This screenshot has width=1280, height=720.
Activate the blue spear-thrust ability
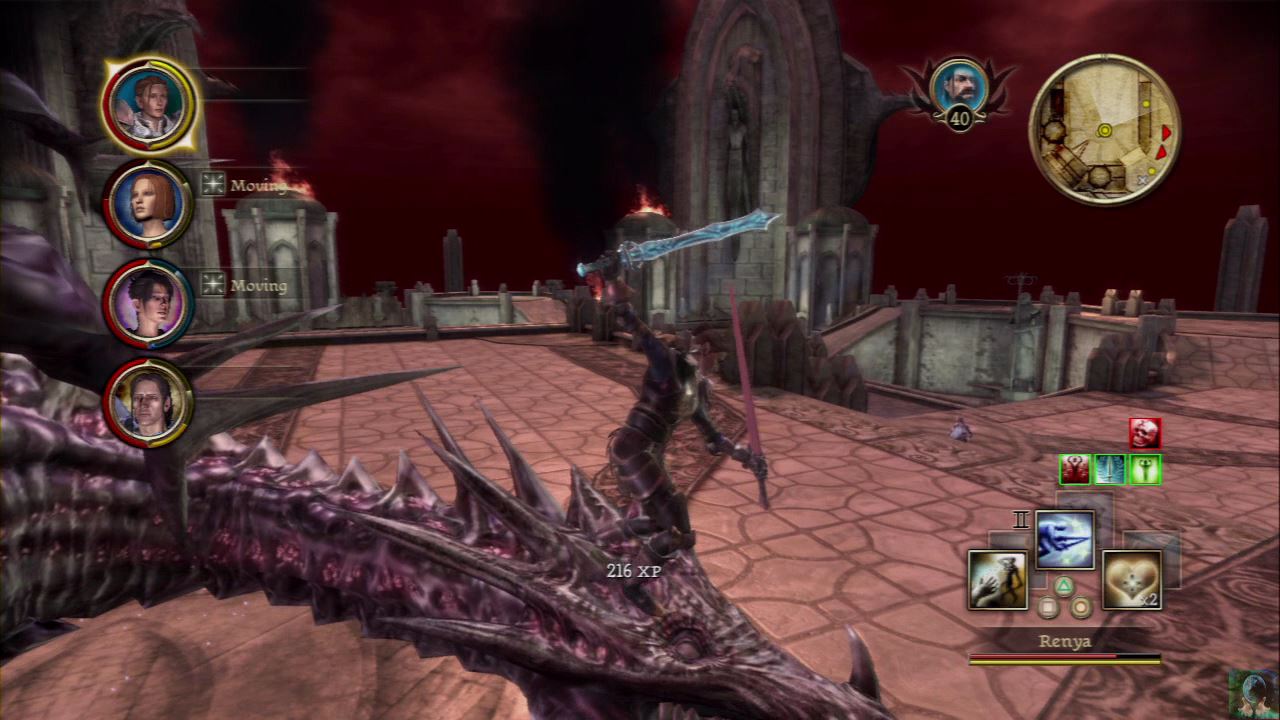pyautogui.click(x=1064, y=539)
